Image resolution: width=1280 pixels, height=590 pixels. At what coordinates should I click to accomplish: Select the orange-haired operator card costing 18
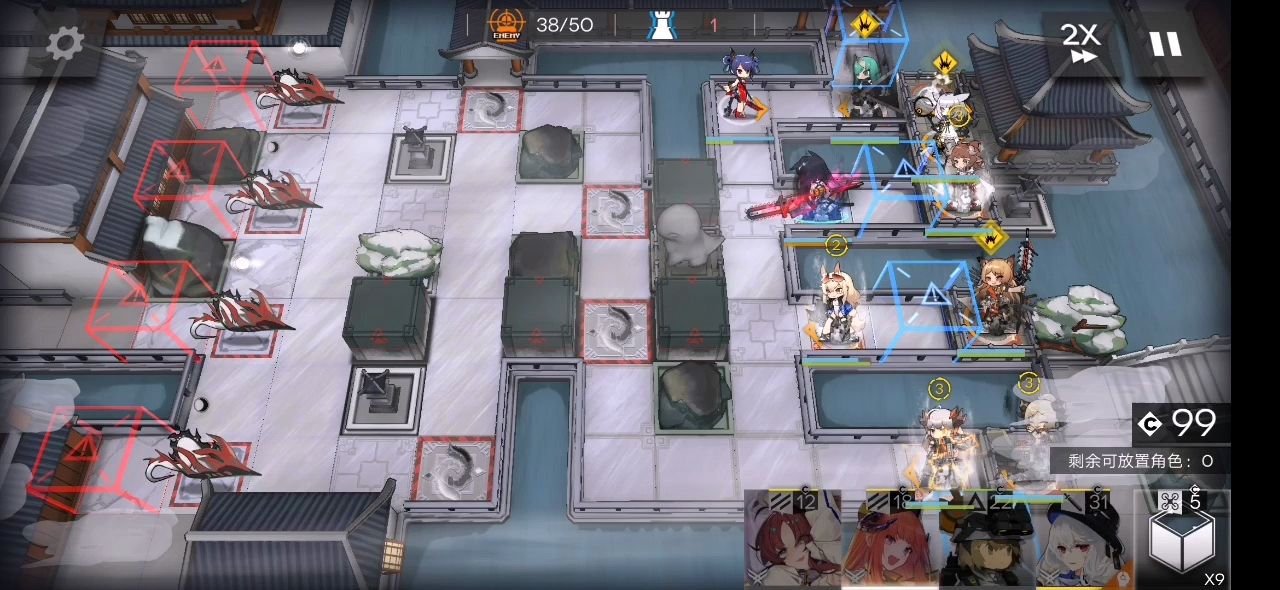pos(888,540)
